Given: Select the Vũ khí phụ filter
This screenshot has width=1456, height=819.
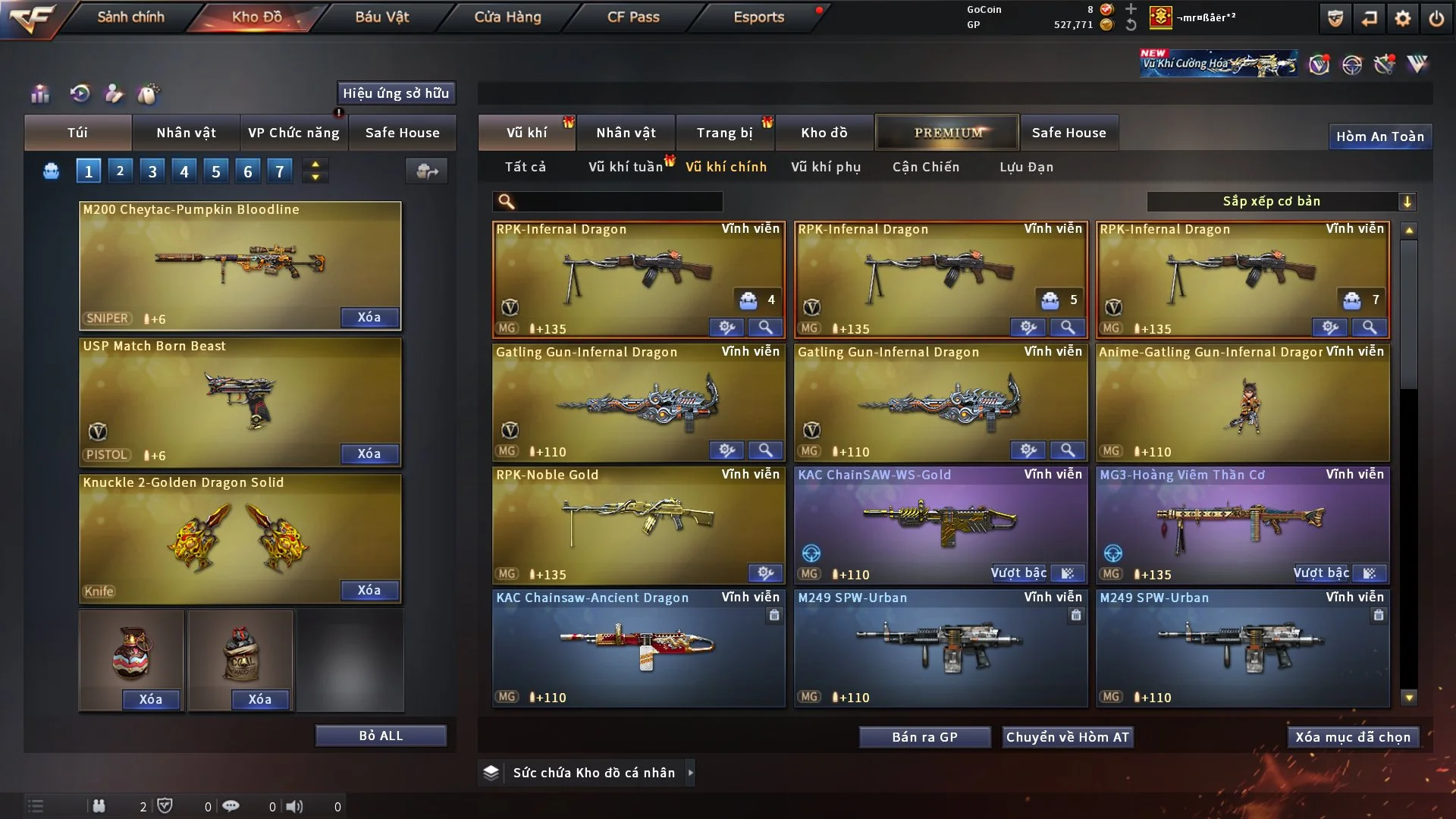Looking at the screenshot, I should (825, 167).
